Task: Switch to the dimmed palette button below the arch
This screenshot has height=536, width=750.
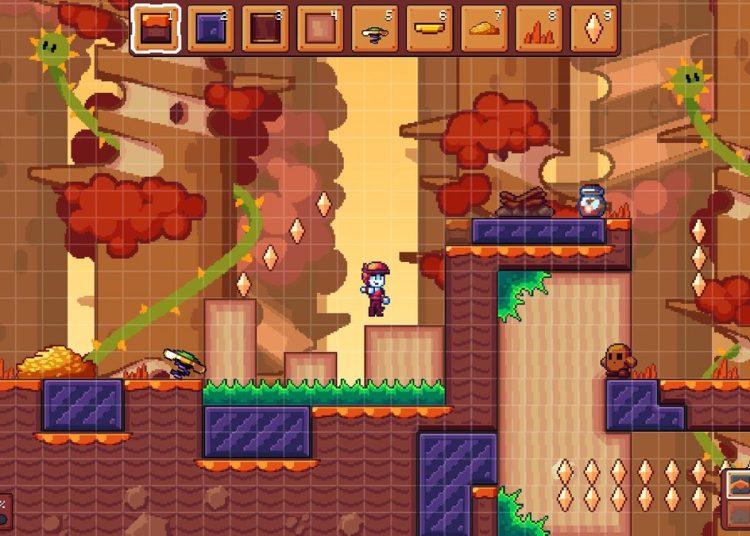Action: pos(738,514)
